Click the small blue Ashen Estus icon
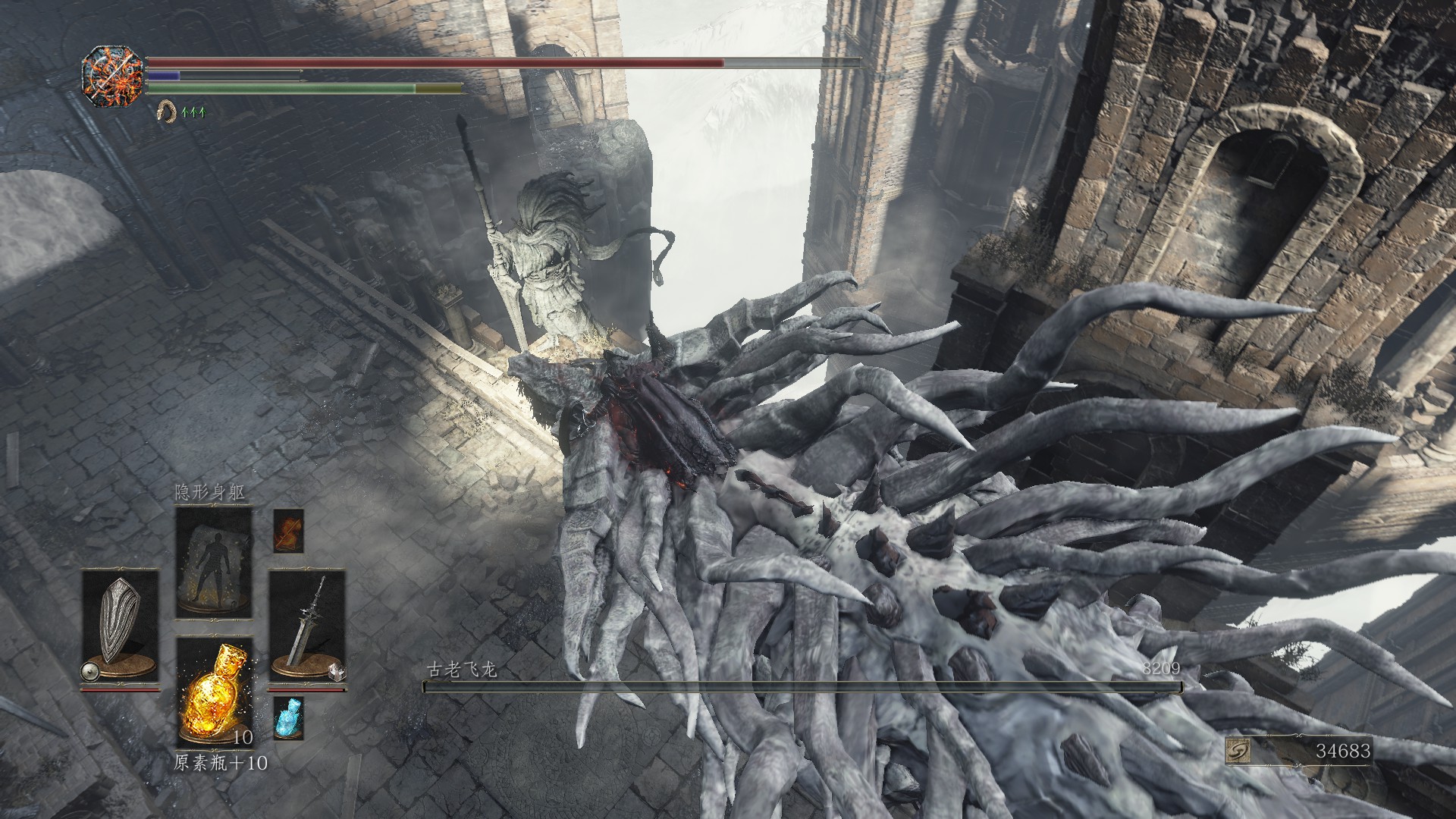Viewport: 1456px width, 819px height. (x=288, y=717)
